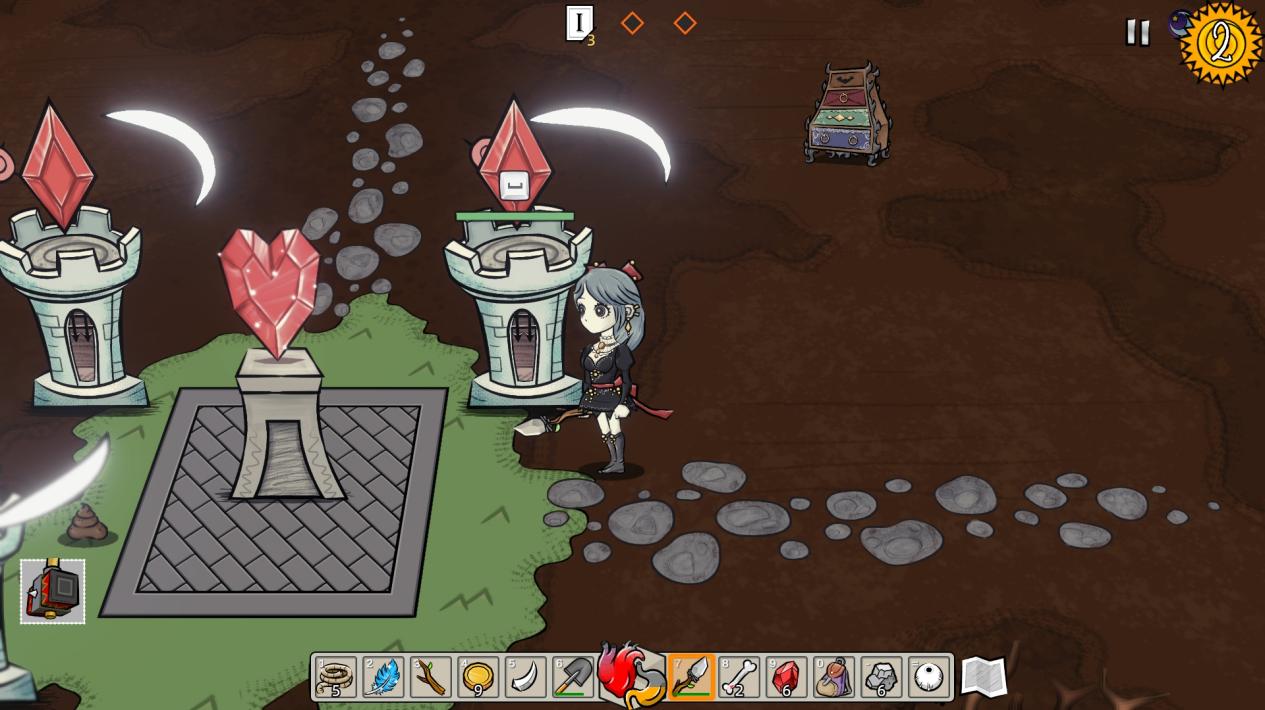This screenshot has width=1265, height=710.
Task: Select the highlighted stone spear slot
Action: [691, 677]
